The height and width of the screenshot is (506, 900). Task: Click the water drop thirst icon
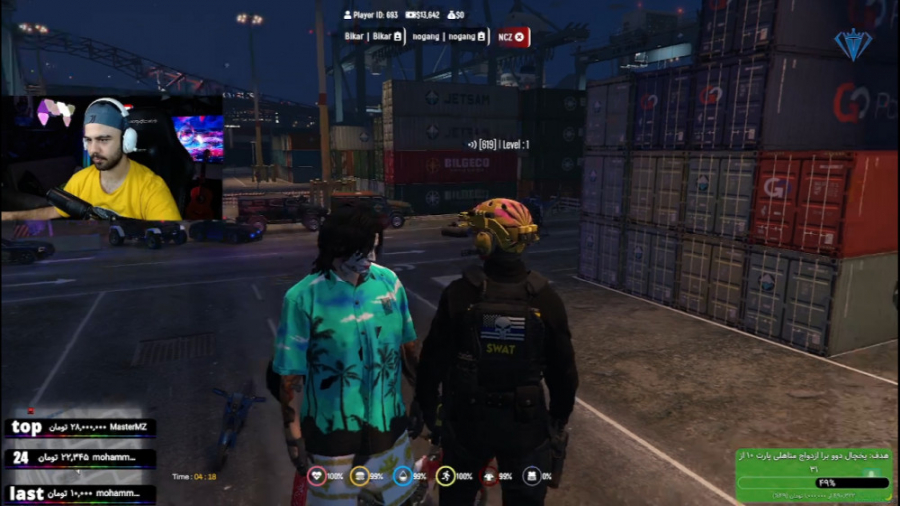[x=403, y=476]
